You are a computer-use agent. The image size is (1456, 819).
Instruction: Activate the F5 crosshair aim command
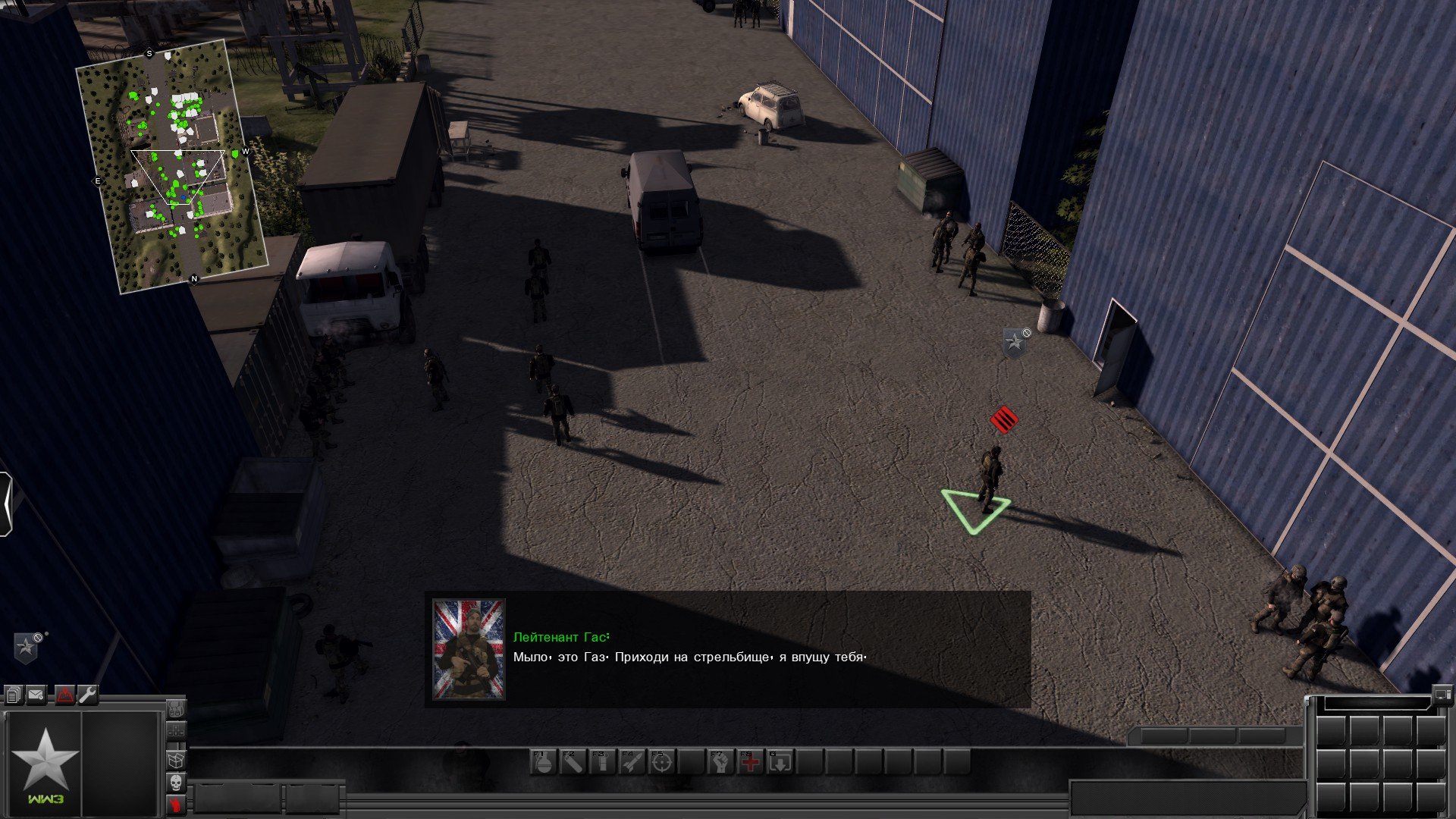tap(661, 761)
